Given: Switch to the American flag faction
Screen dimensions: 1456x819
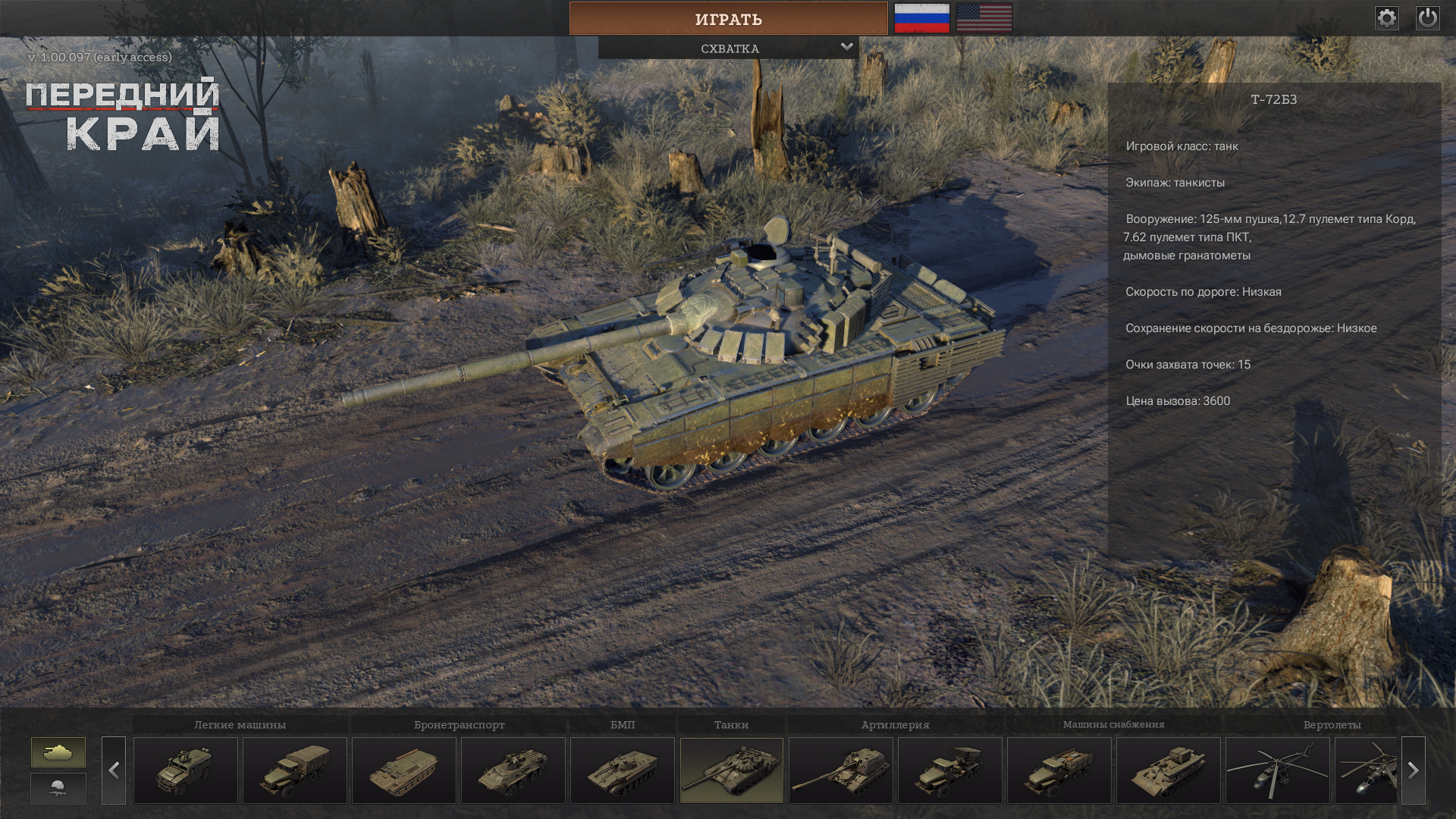Looking at the screenshot, I should point(984,18).
